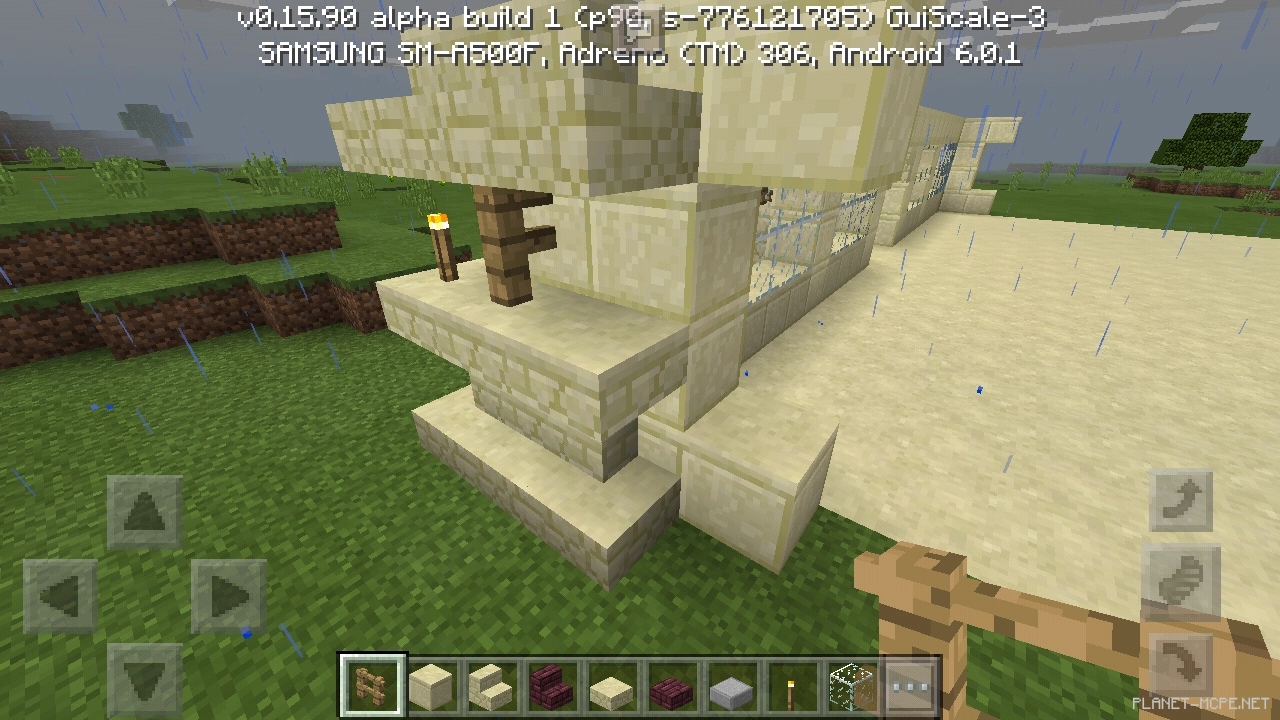This screenshot has height=720, width=1280.
Task: Tap the wing button to stop flying
Action: tap(1180, 581)
